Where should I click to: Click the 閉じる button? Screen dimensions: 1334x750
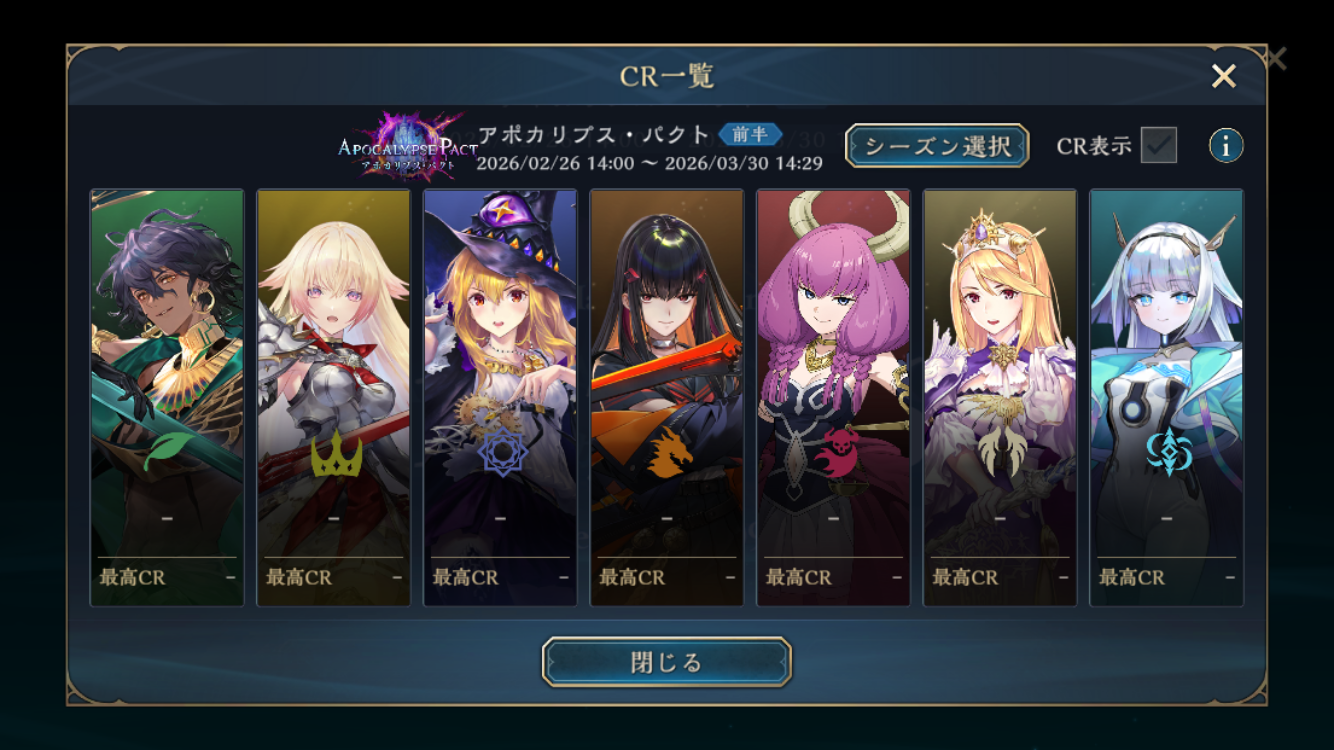tap(666, 662)
